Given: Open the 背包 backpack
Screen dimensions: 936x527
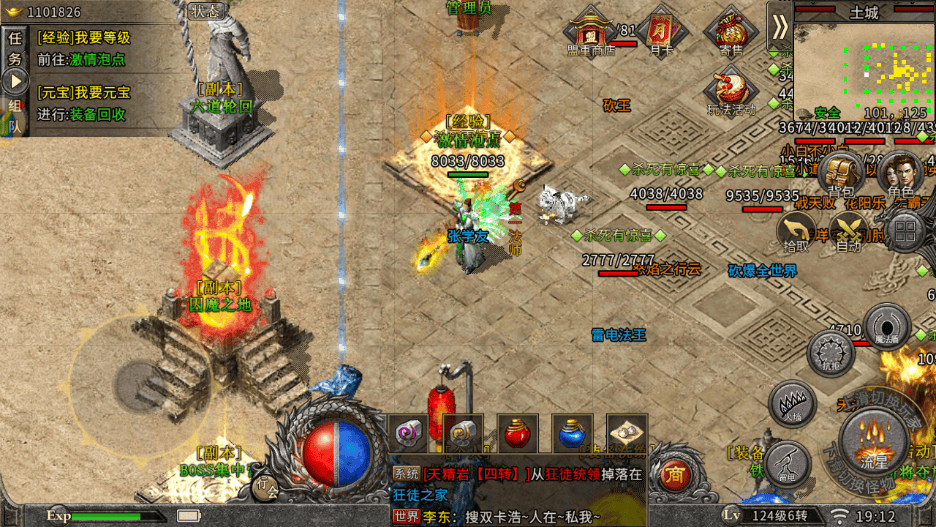Looking at the screenshot, I should coord(842,173).
